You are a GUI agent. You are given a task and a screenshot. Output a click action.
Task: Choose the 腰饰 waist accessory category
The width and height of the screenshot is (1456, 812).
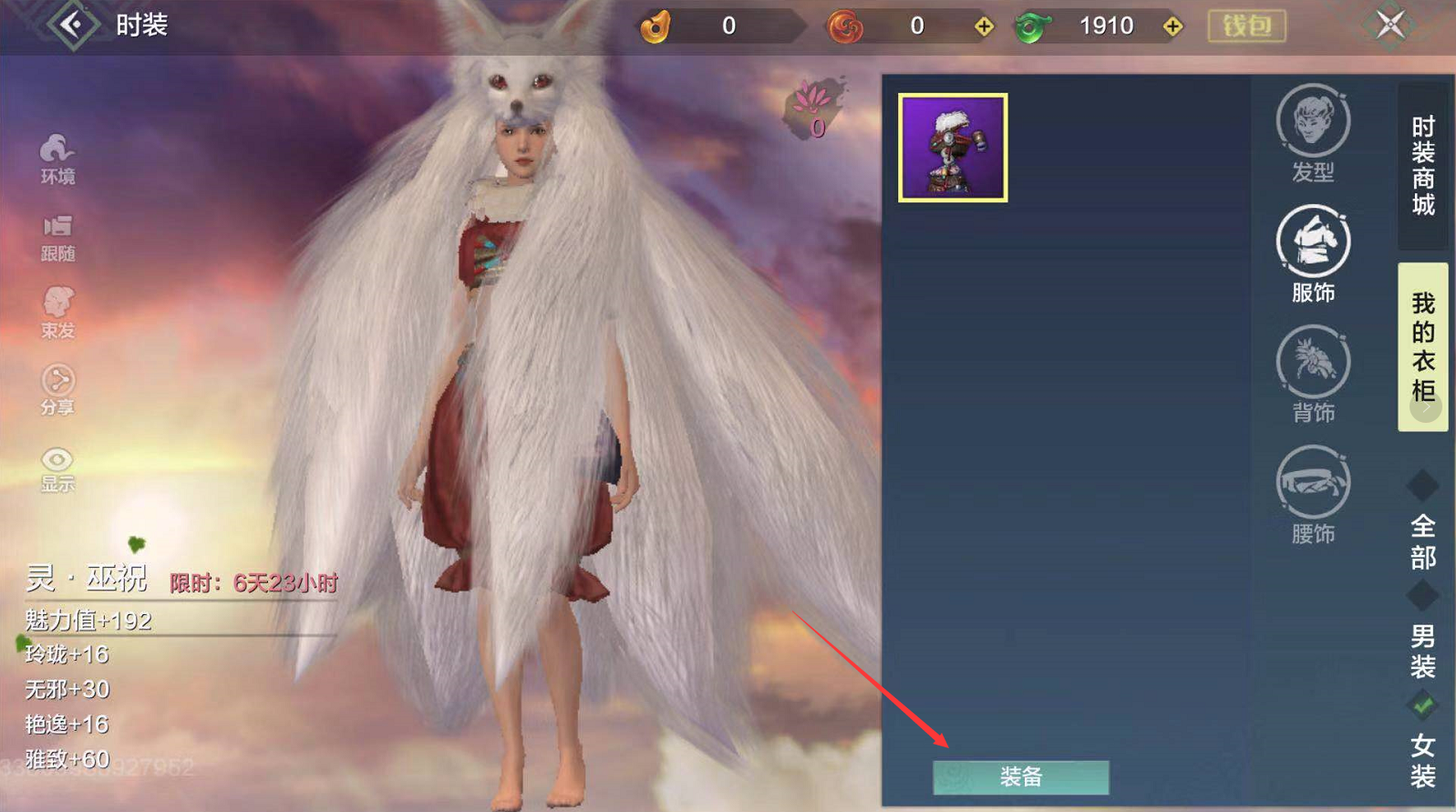point(1313,495)
